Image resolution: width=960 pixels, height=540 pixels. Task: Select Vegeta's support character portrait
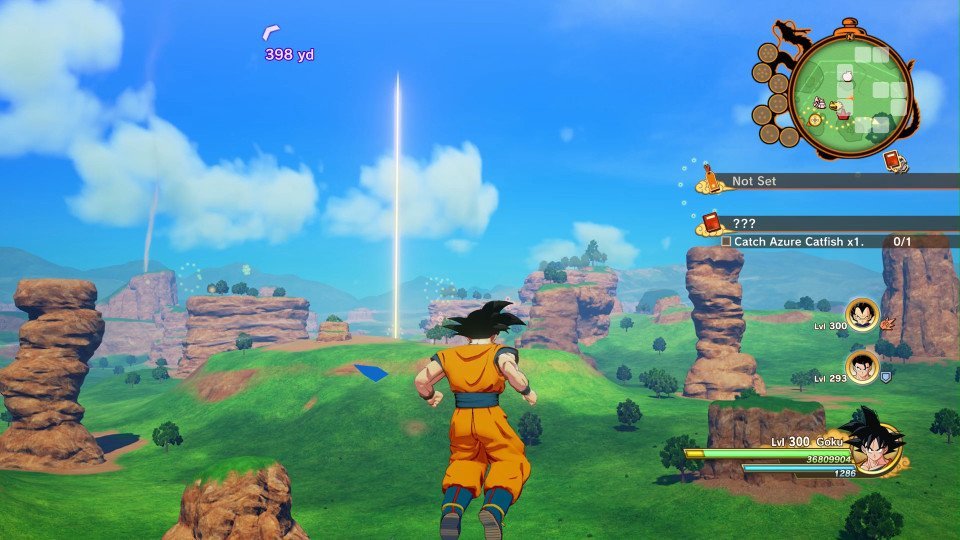(x=861, y=314)
